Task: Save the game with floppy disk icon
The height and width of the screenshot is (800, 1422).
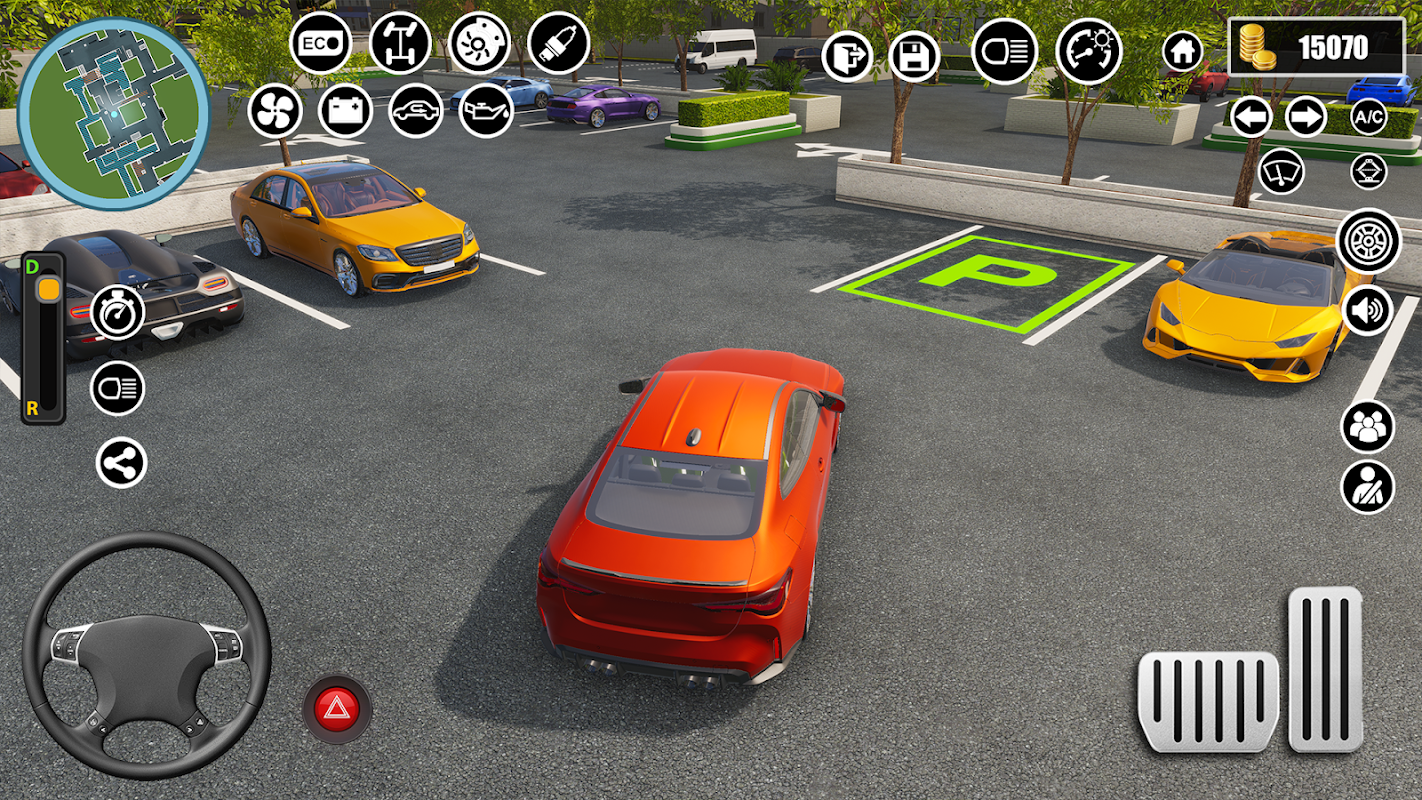Action: click(914, 57)
